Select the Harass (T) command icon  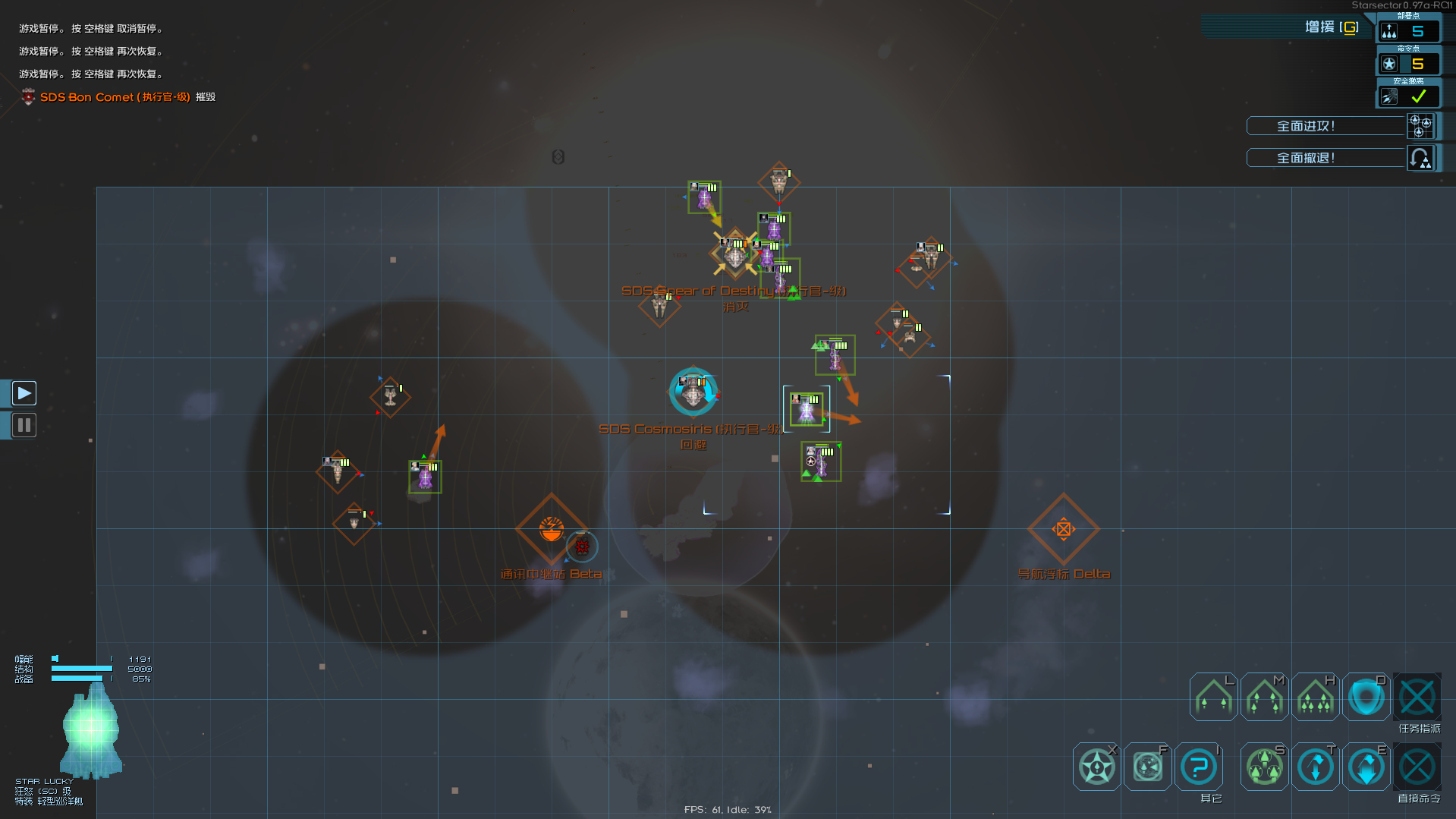point(1315,766)
